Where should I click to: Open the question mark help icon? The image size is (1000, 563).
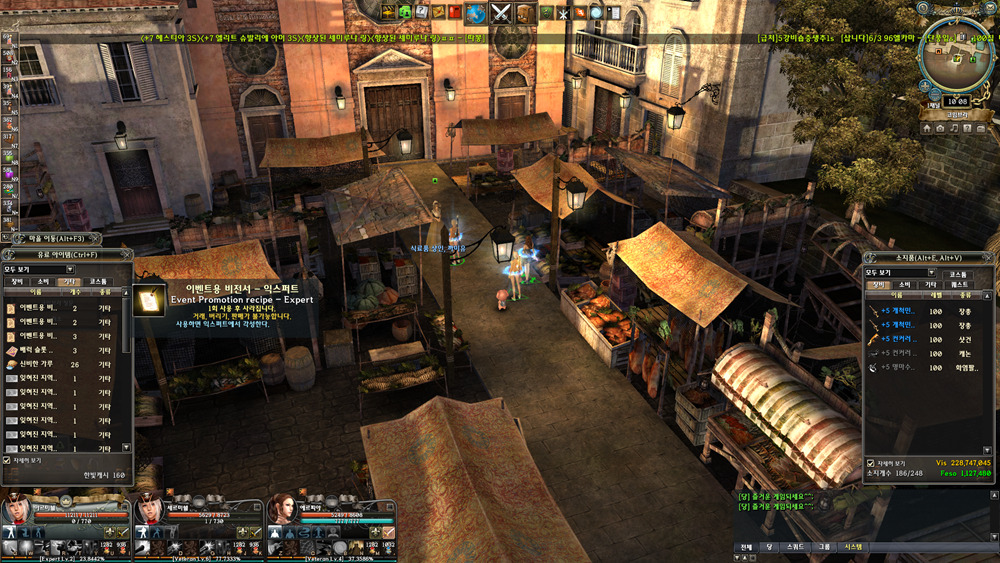tap(966, 128)
